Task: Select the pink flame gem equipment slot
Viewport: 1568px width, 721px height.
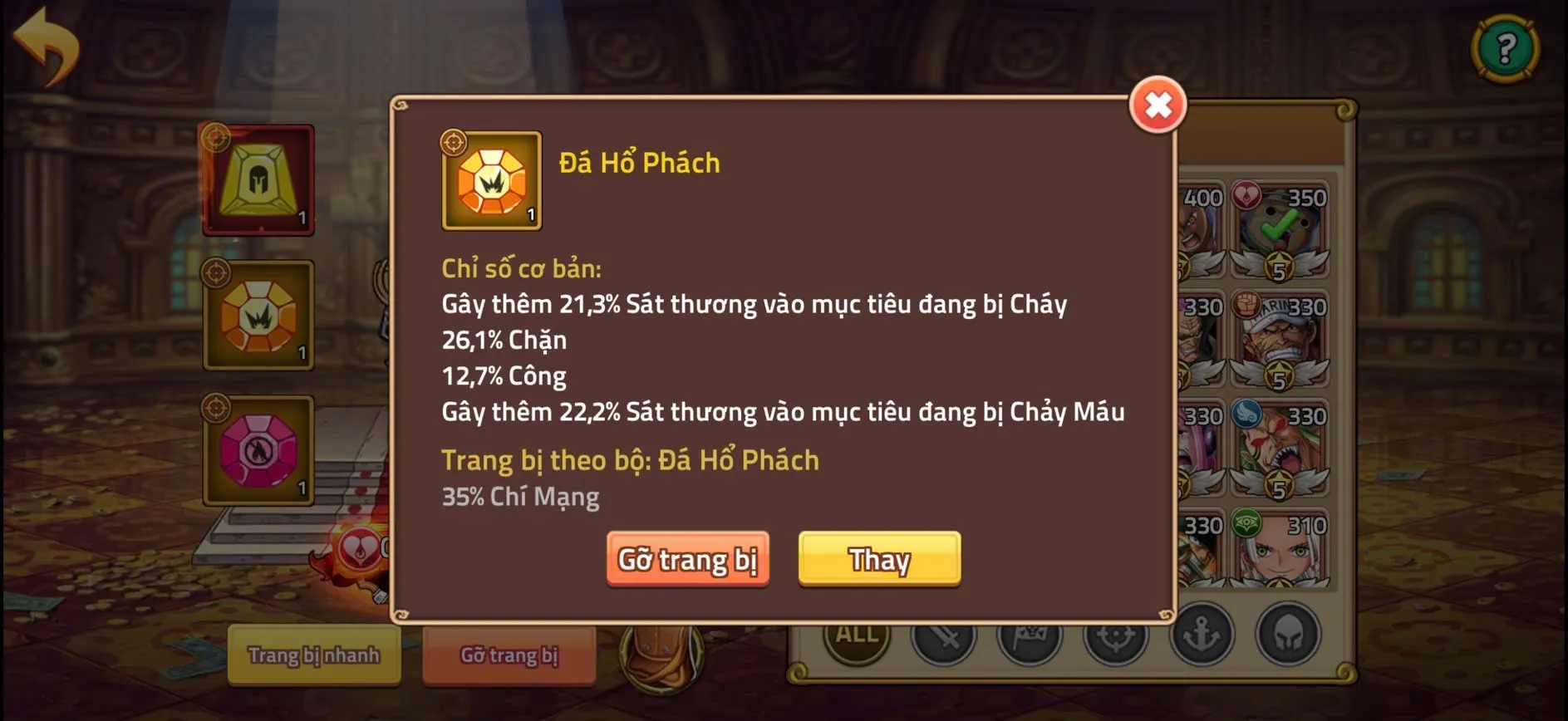Action: tap(258, 453)
